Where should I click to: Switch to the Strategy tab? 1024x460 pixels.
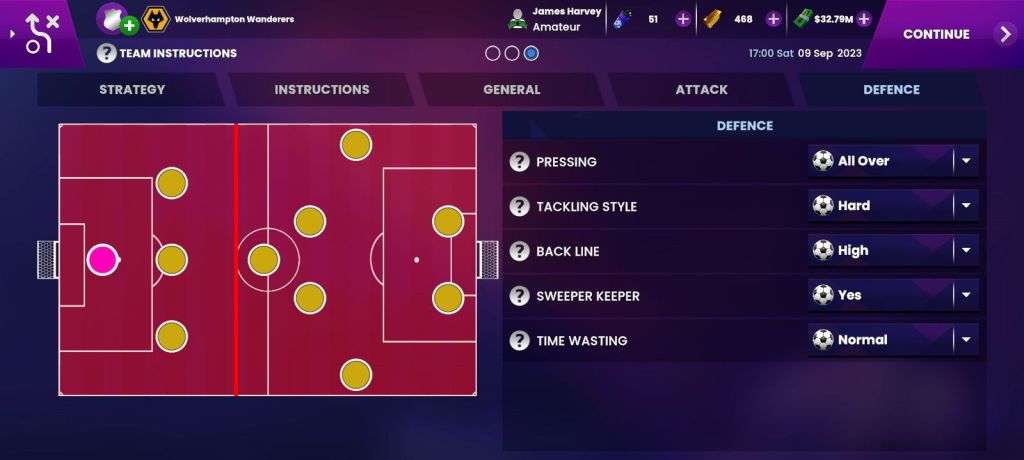(x=132, y=89)
